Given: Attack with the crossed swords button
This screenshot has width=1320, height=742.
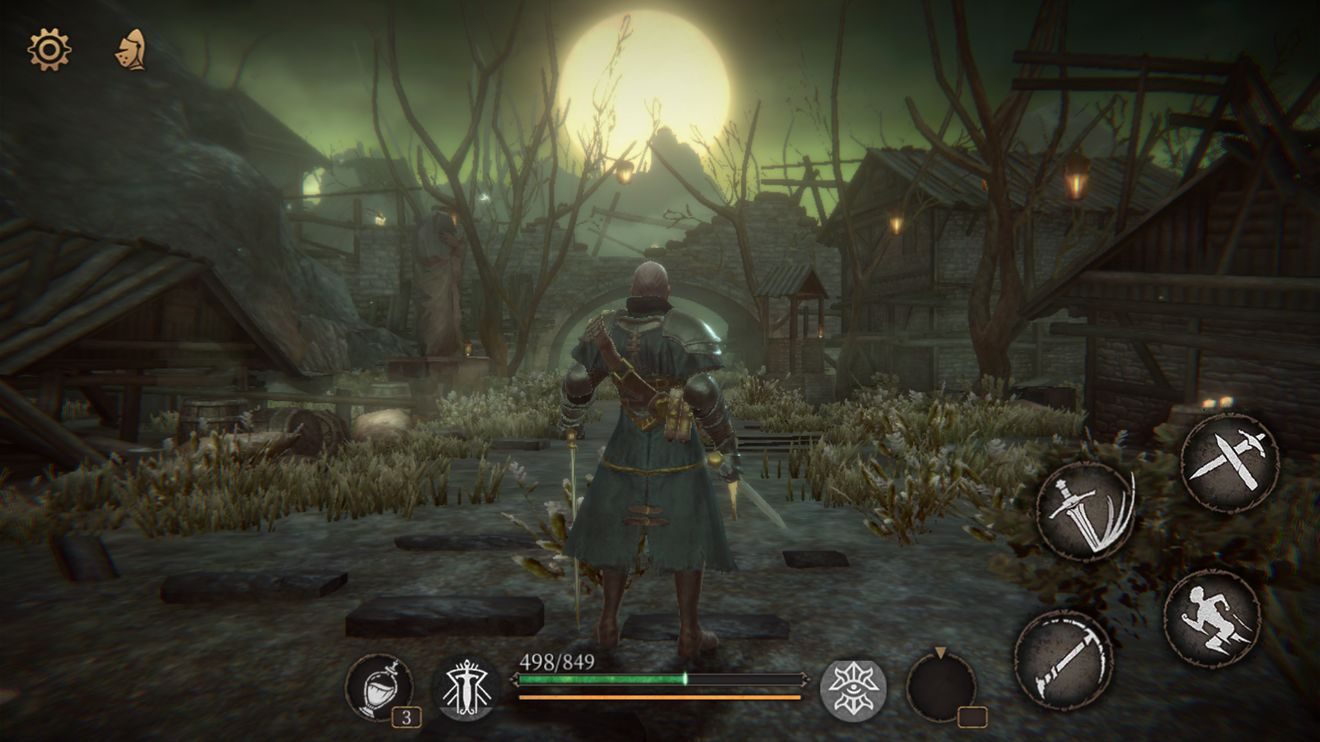Looking at the screenshot, I should (x=1229, y=462).
